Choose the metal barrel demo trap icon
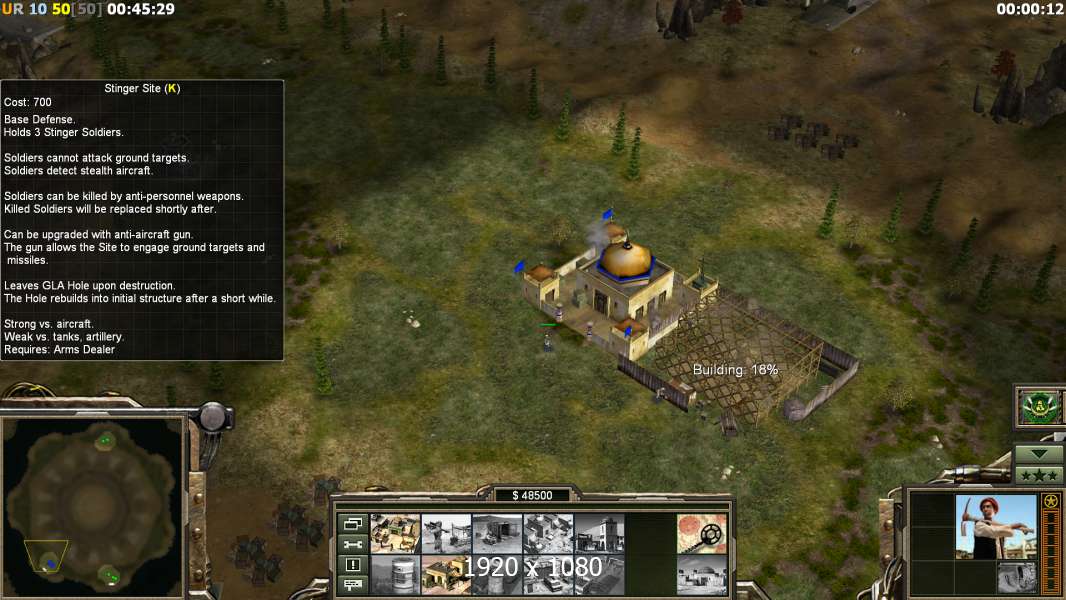 tap(395, 575)
